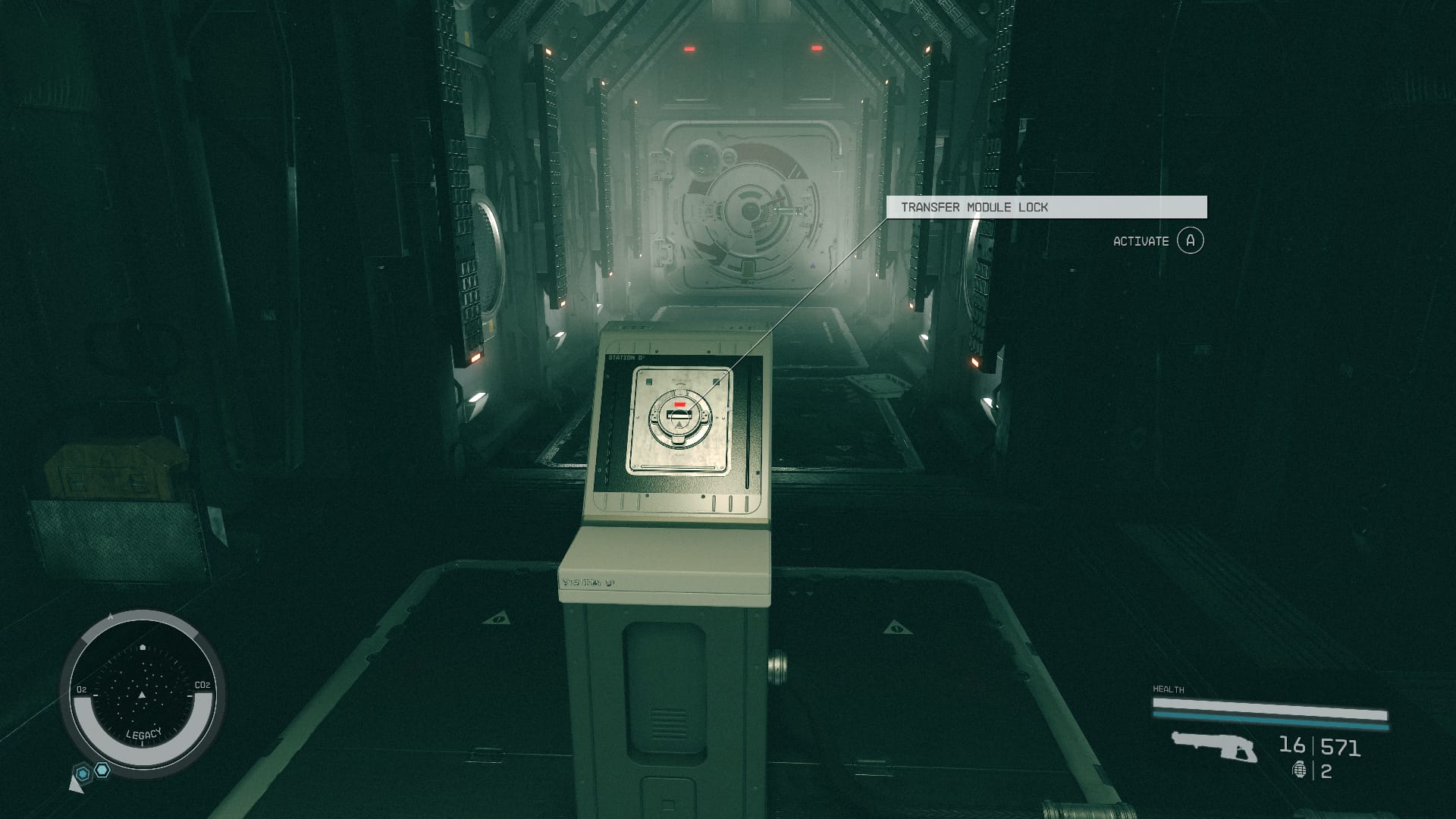This screenshot has width=1456, height=819.
Task: Select the equipped shotgun weapon icon
Action: click(x=1213, y=746)
